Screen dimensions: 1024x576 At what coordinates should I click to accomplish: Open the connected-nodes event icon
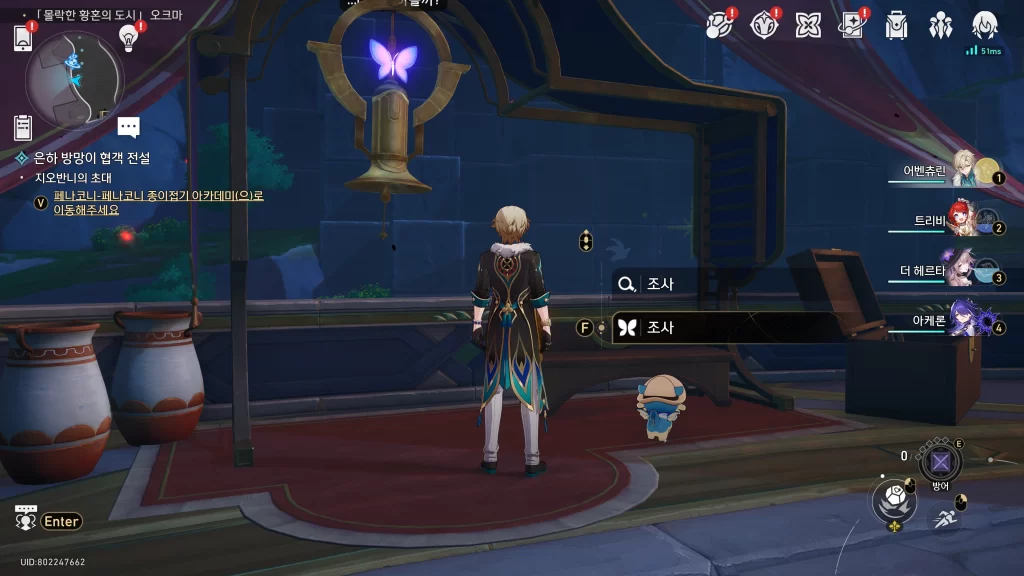tap(719, 25)
